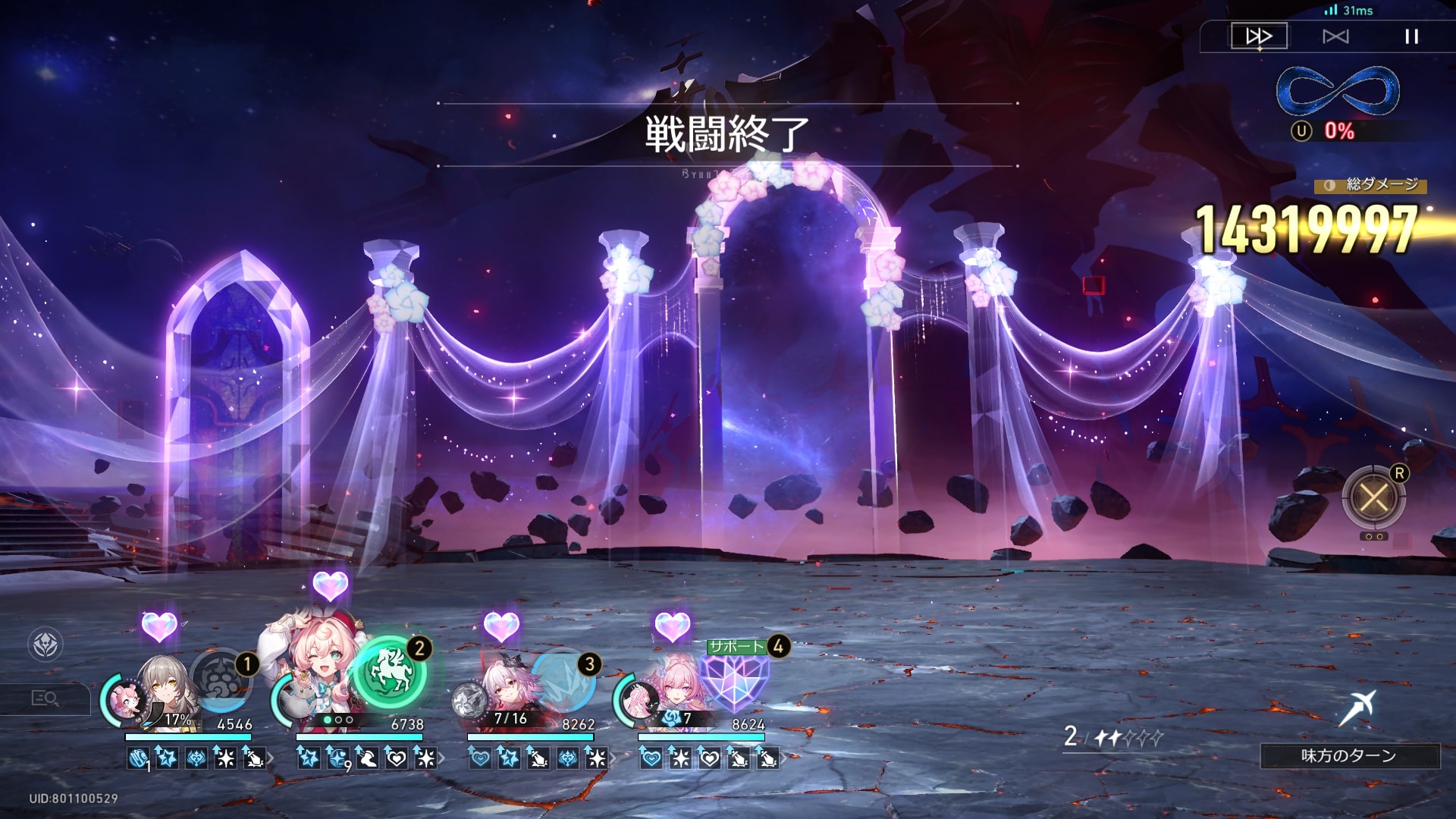1456x819 pixels.
Task: Click the circular flower emblem icon
Action: pyautogui.click(x=45, y=645)
